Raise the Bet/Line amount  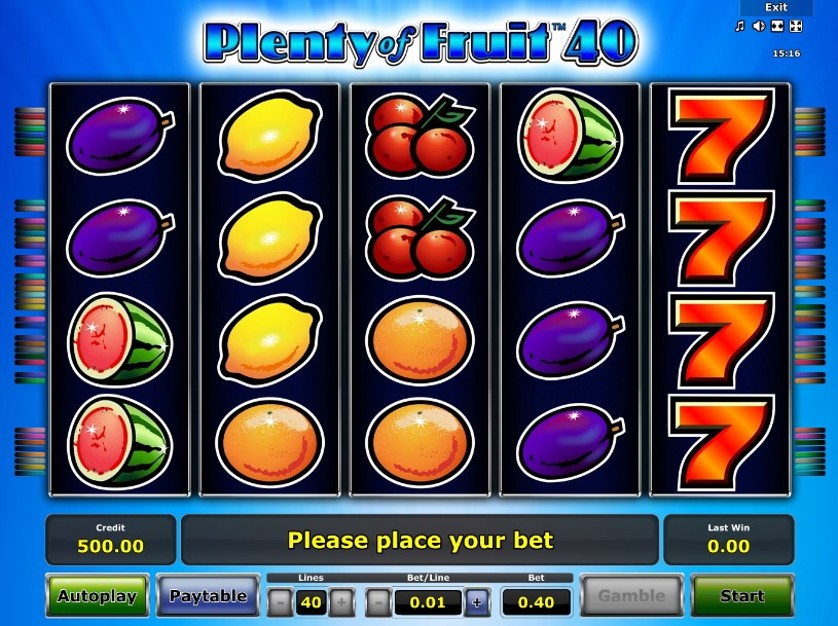click(x=476, y=602)
